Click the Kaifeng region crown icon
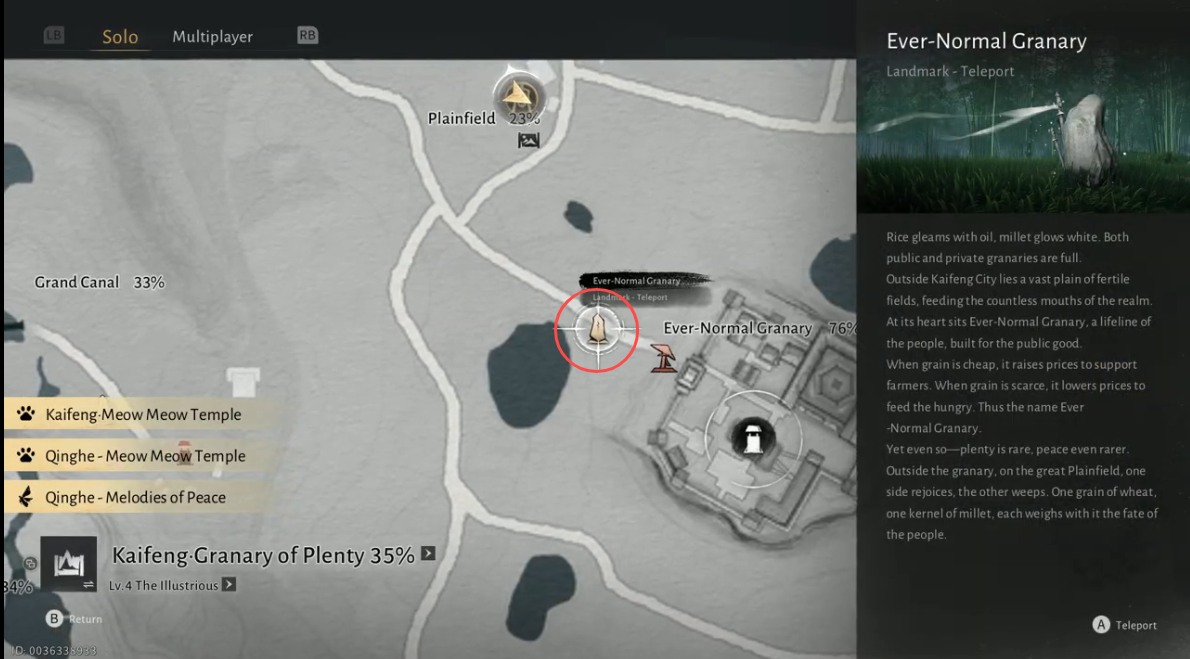 pyautogui.click(x=68, y=565)
